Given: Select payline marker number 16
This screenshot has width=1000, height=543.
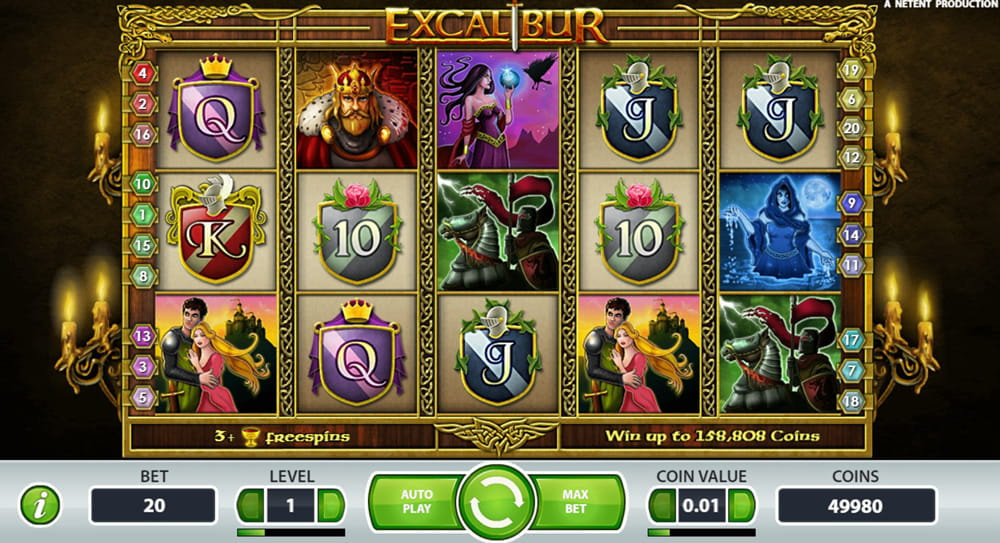Looking at the screenshot, I should point(143,134).
